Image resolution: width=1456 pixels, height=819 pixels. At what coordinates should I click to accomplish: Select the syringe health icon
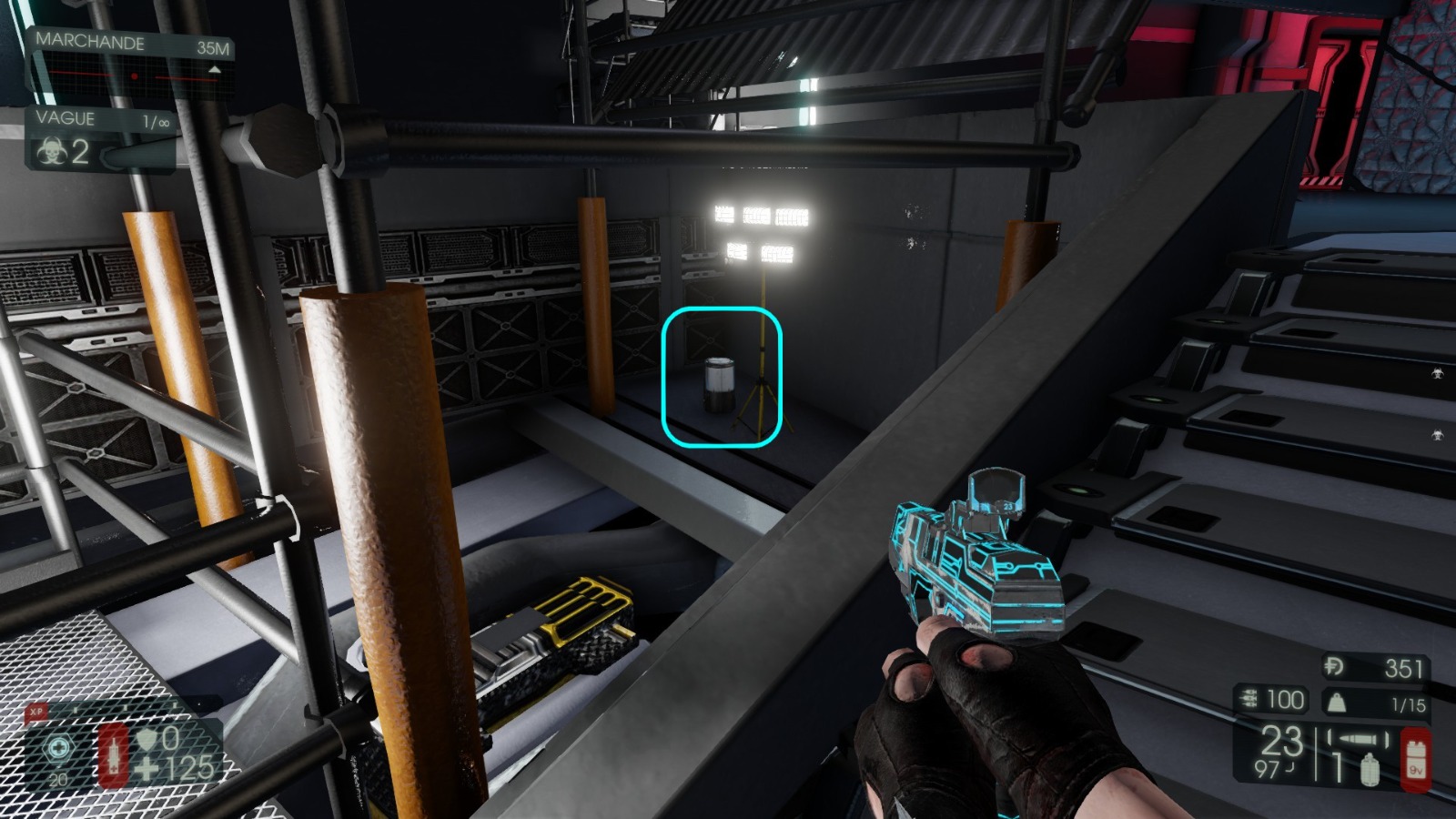coord(114,757)
